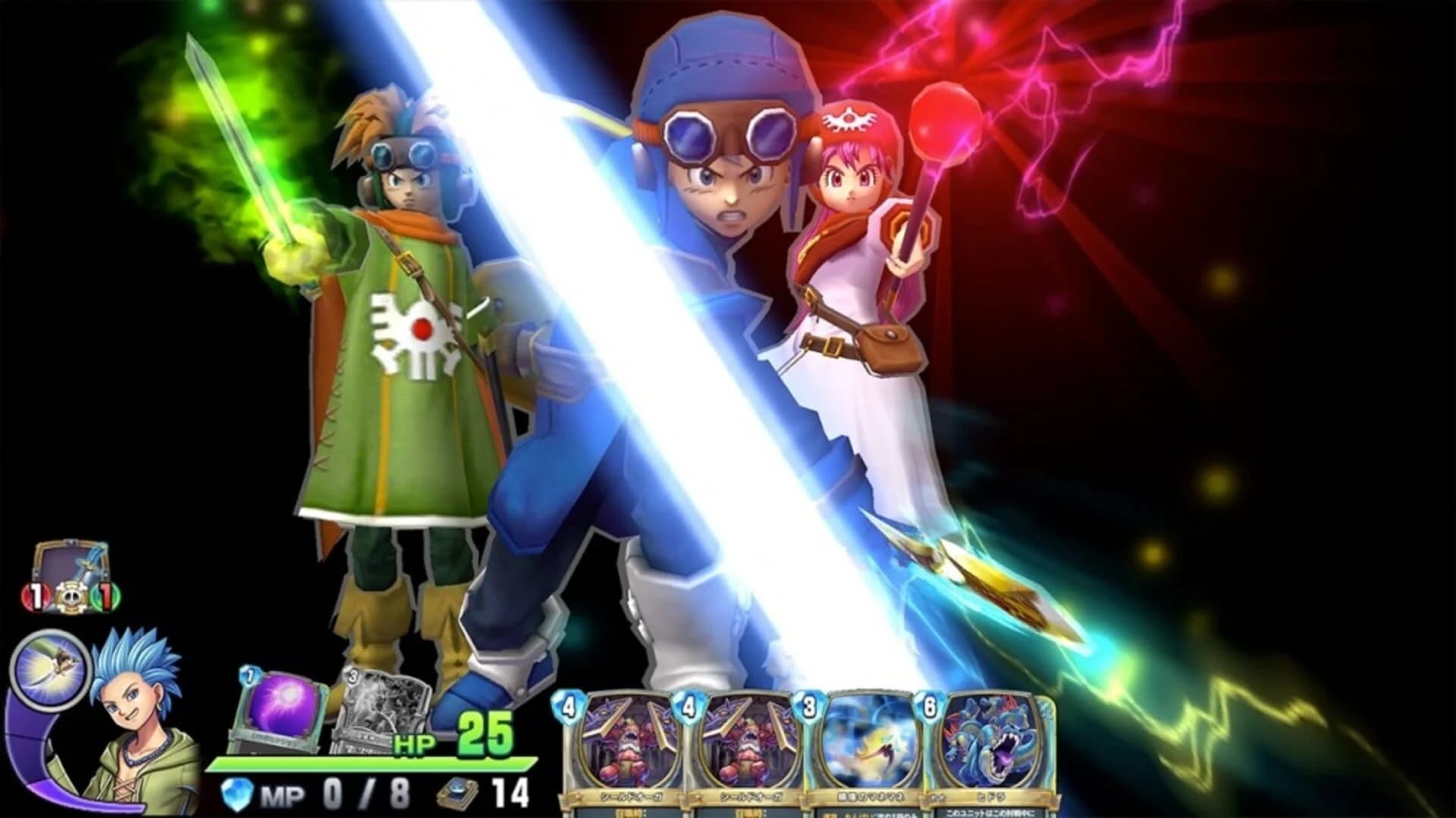Click the skull gear icon between the counters
Image resolution: width=1456 pixels, height=818 pixels.
[70, 597]
